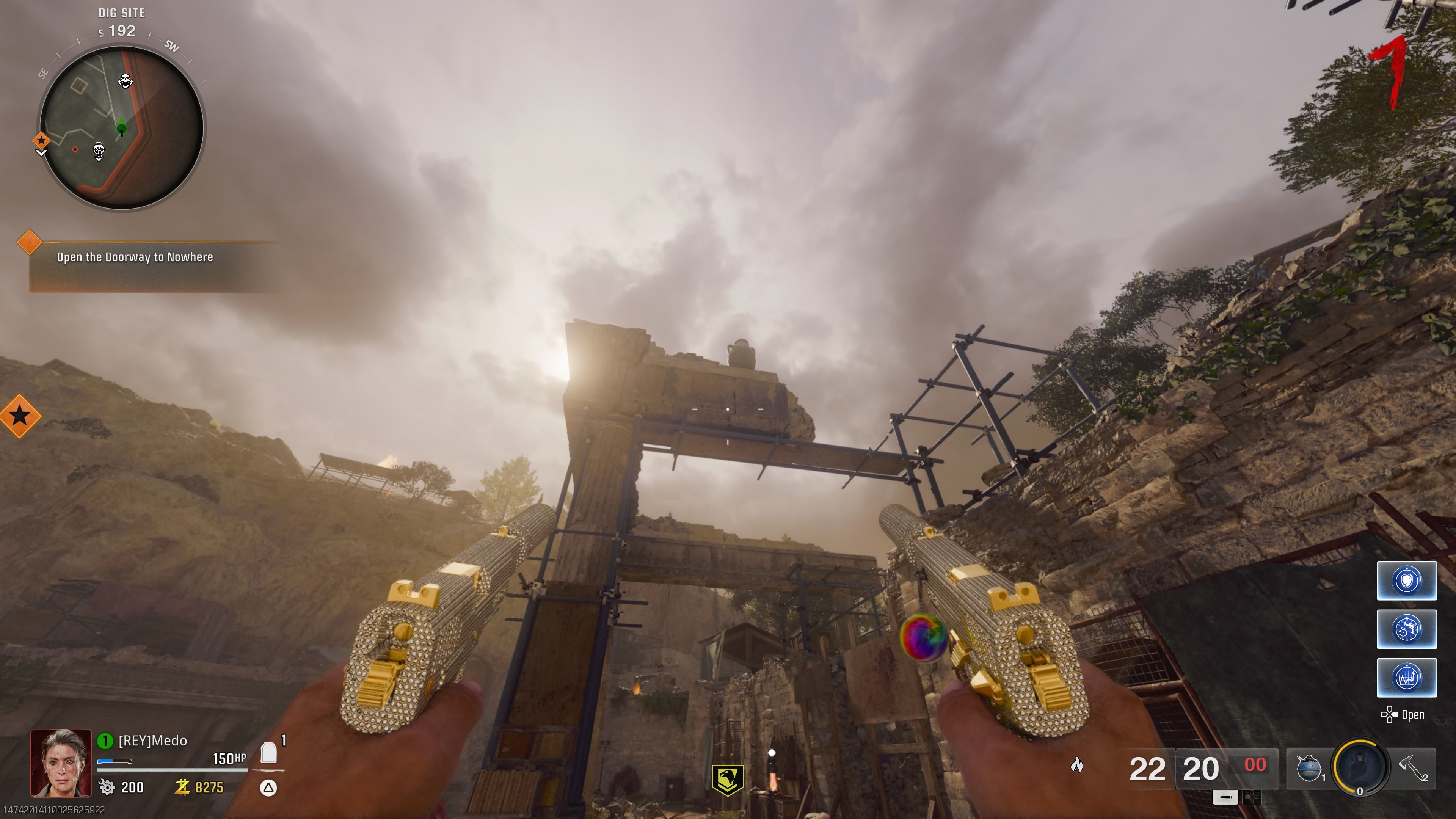Click the circular minimap
The height and width of the screenshot is (819, 1456).
(121, 128)
